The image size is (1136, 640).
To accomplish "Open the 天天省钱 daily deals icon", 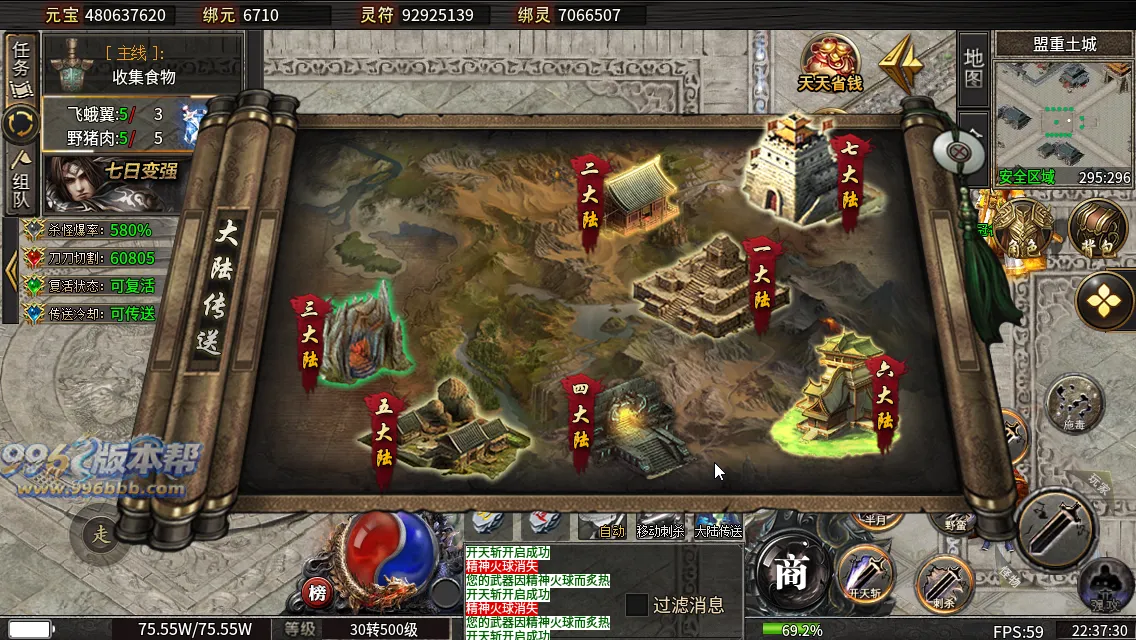I will click(830, 62).
